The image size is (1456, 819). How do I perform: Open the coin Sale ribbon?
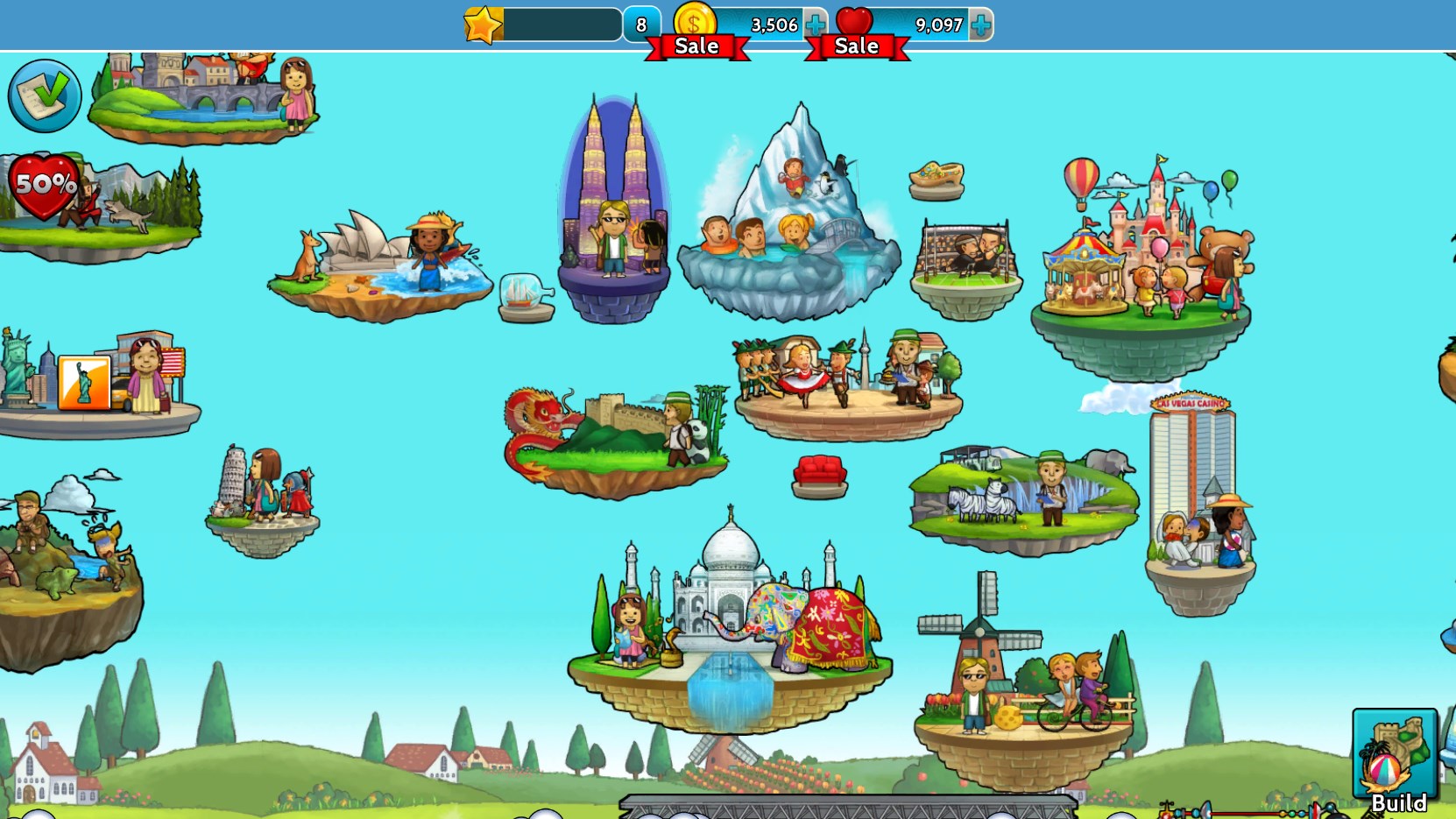697,46
